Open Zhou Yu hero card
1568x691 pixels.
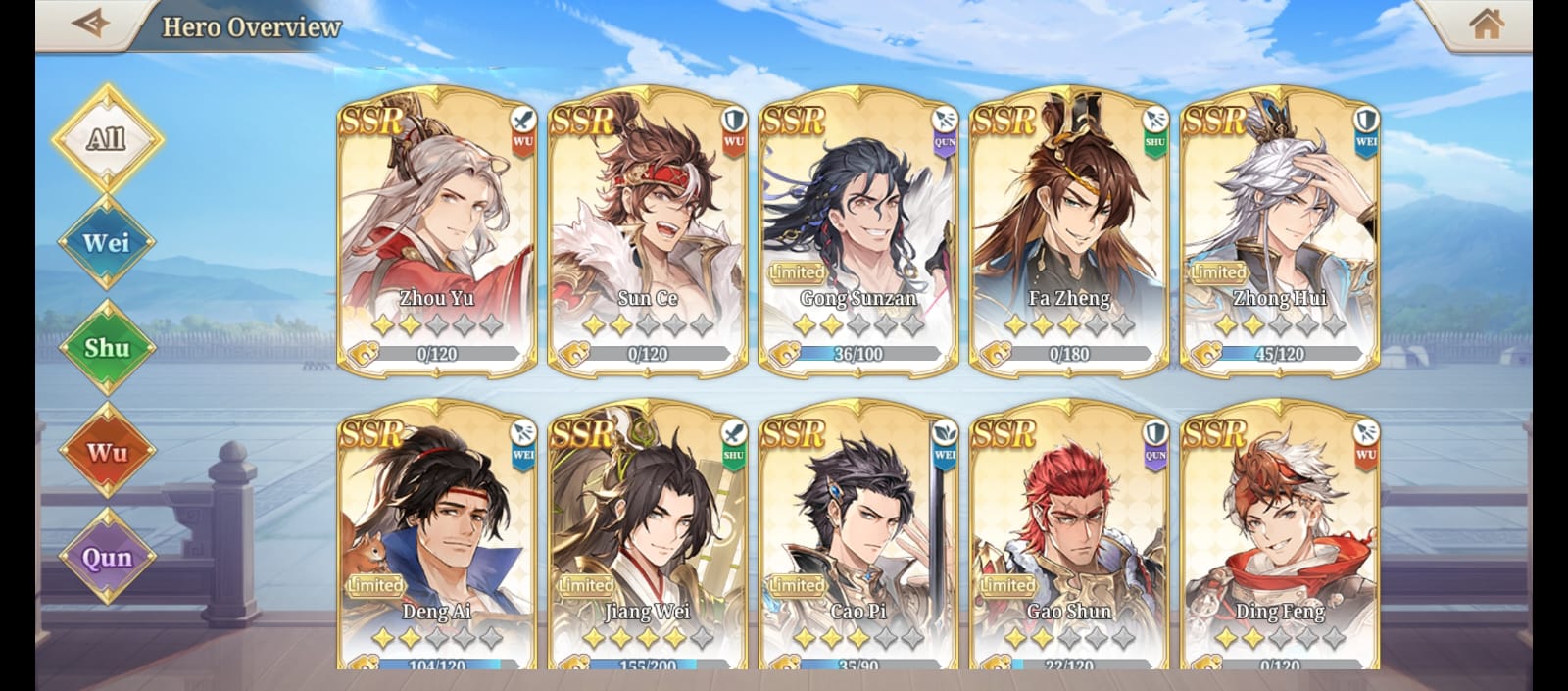(437, 230)
